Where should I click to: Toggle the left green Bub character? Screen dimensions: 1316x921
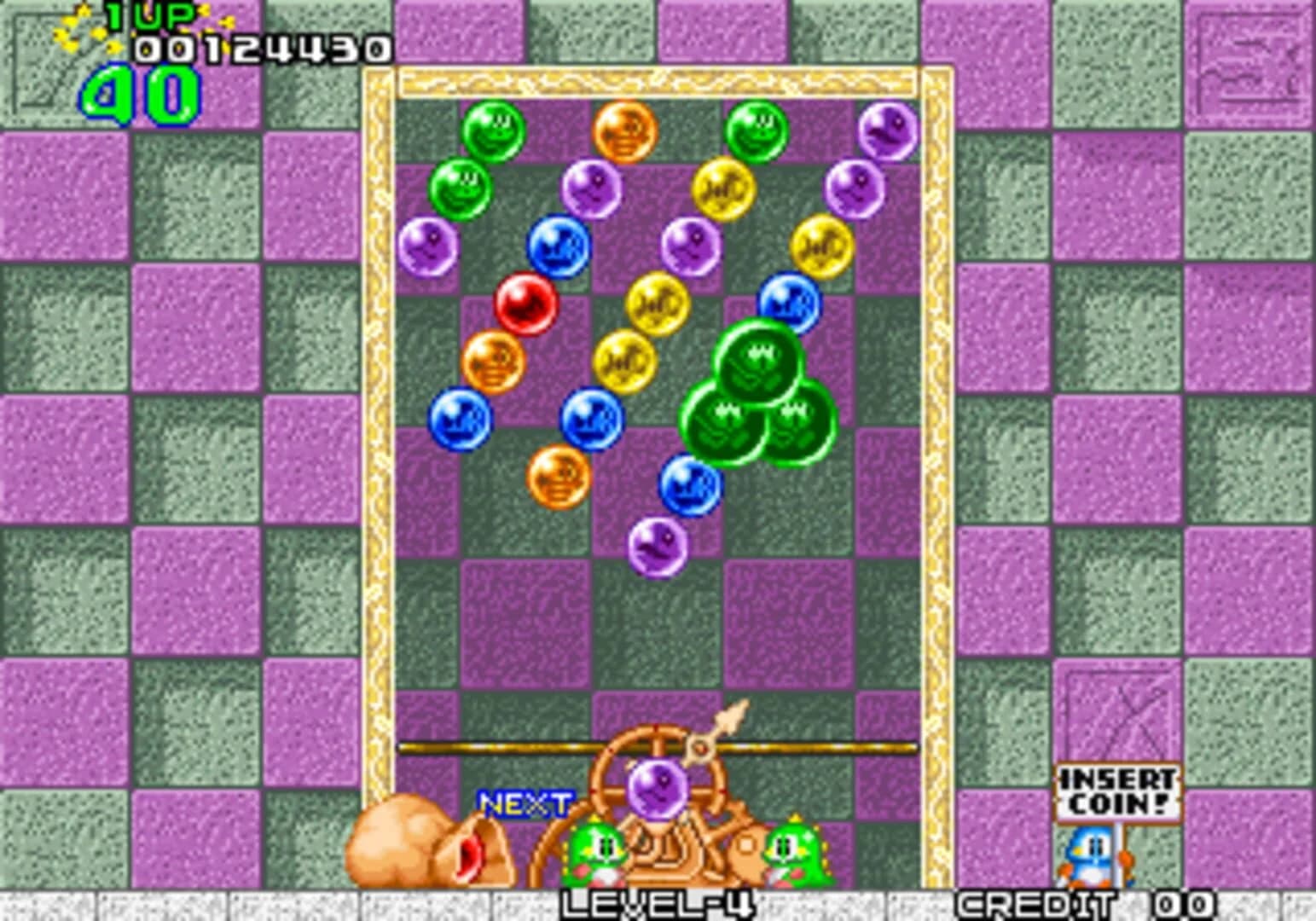[x=597, y=853]
